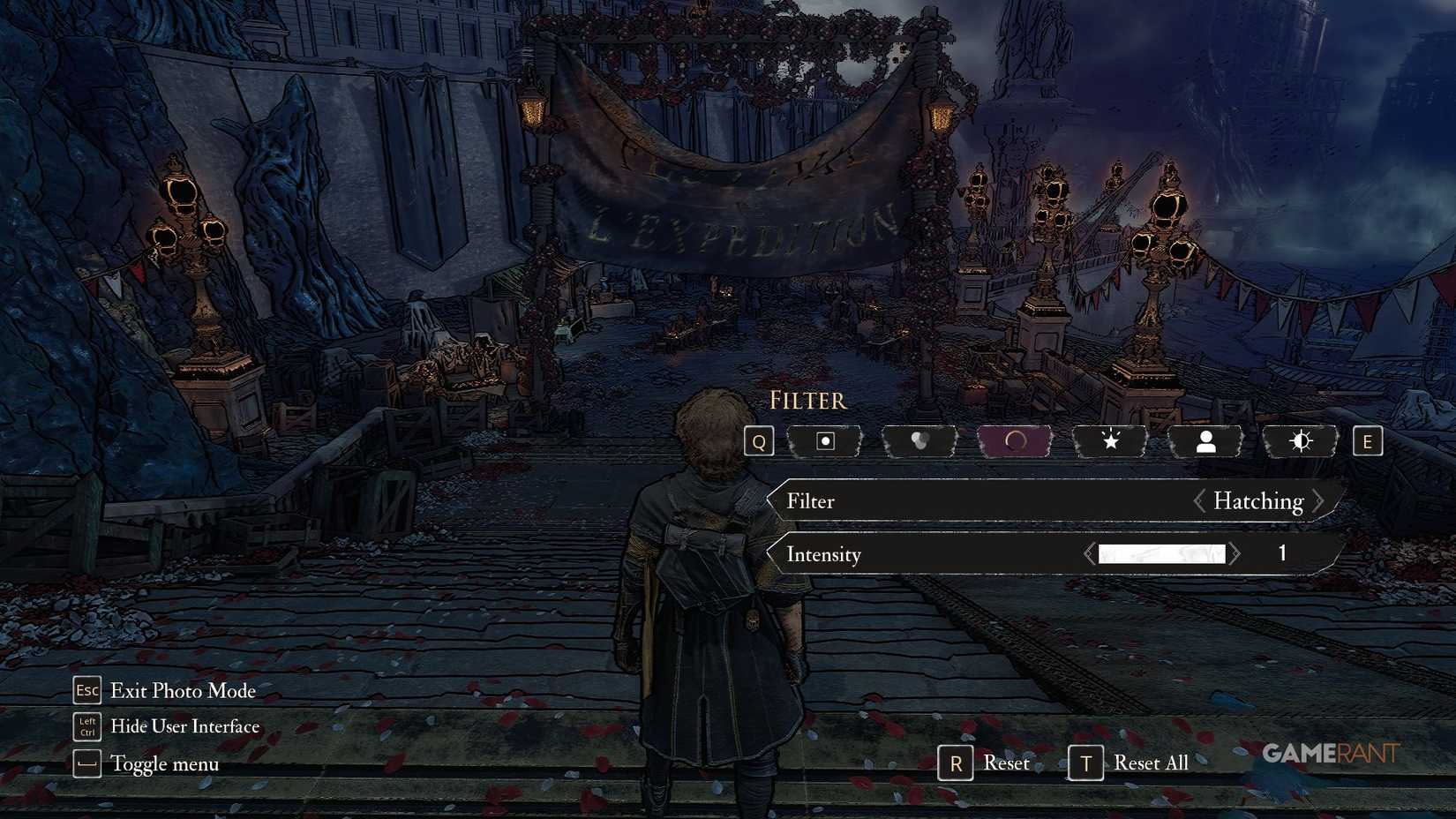
Task: Select the frame composition tab icon
Action: pos(824,440)
